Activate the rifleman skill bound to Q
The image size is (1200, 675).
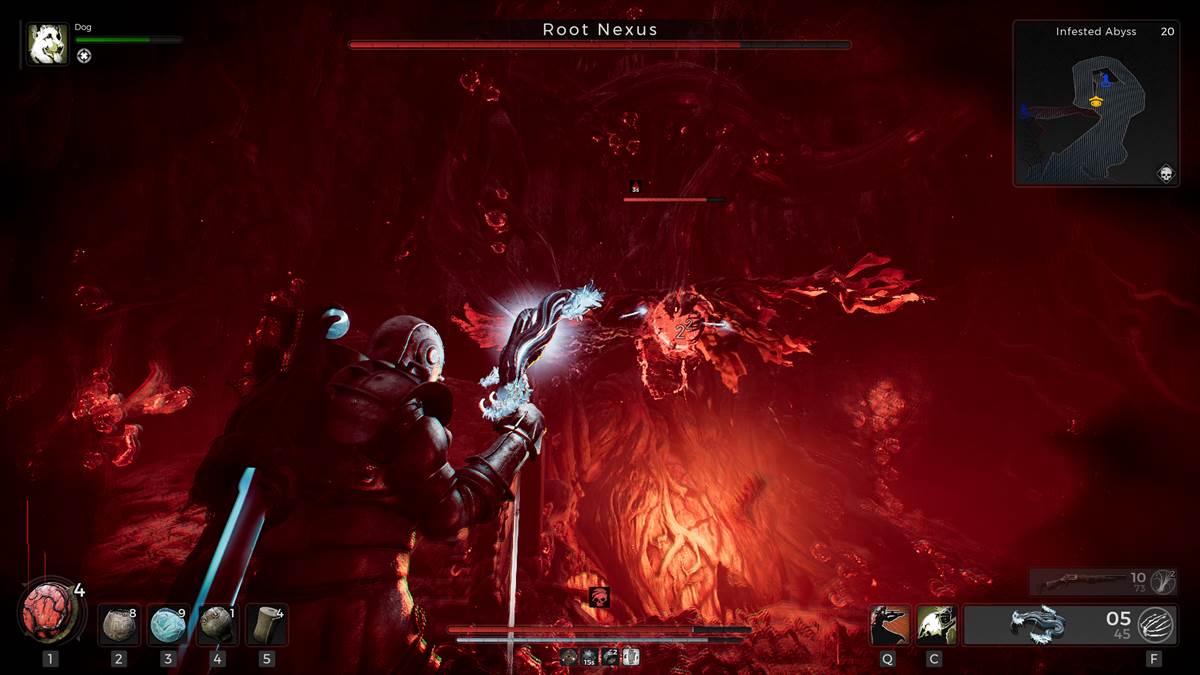890,625
